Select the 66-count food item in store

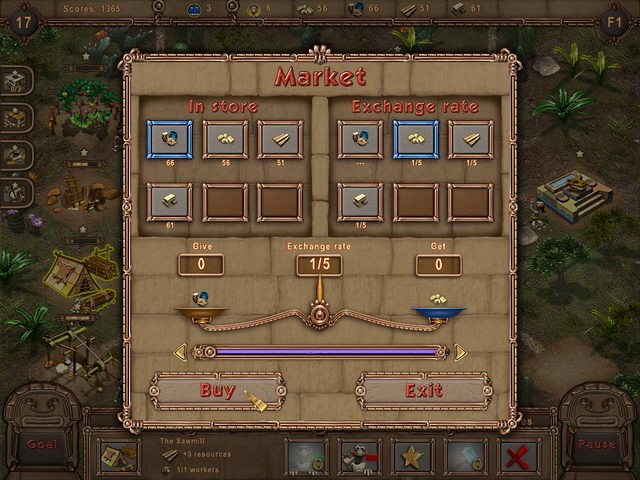coord(171,140)
